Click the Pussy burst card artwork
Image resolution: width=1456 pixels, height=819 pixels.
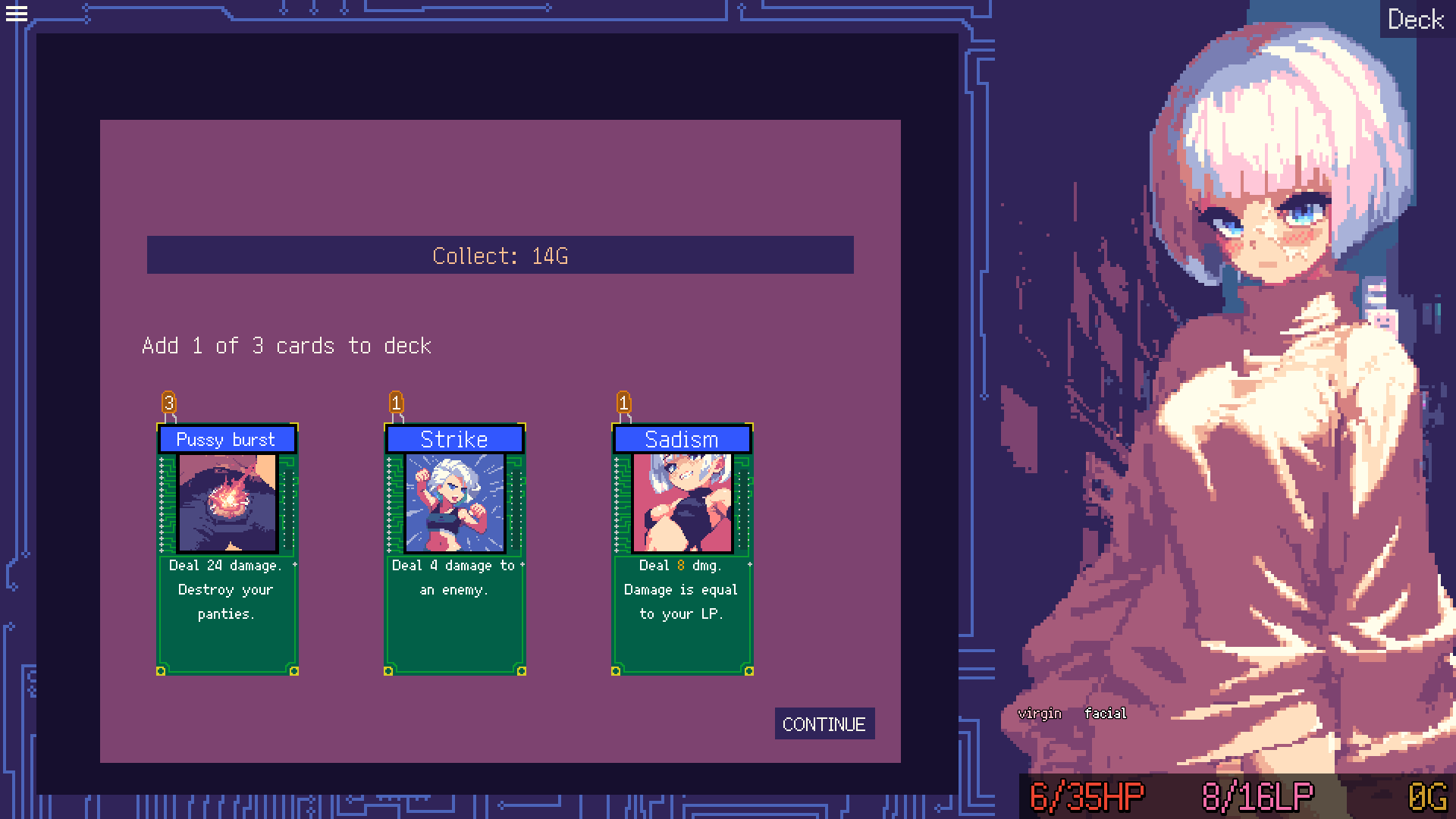pos(227,504)
